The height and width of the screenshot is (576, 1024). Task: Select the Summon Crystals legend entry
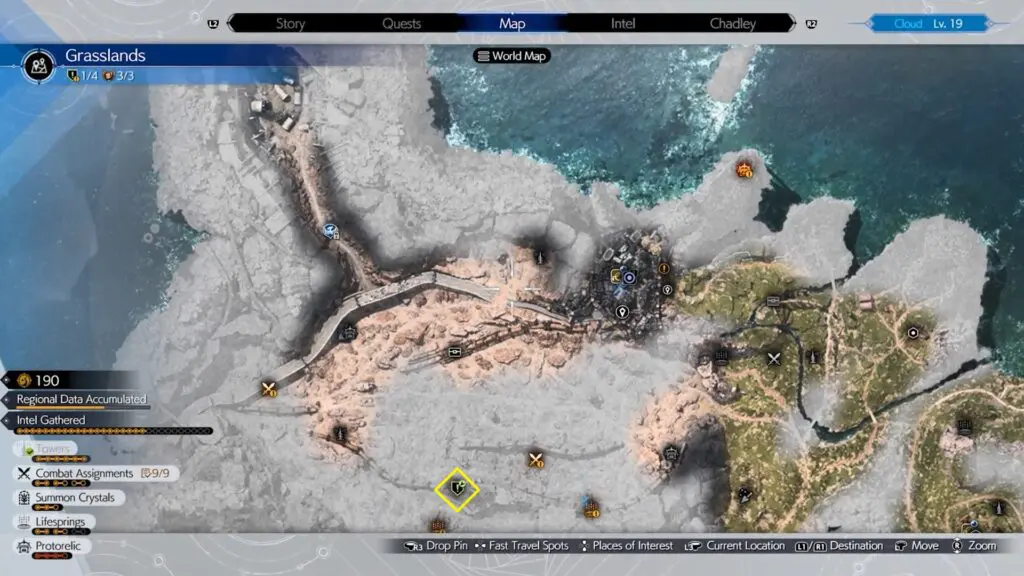point(74,497)
